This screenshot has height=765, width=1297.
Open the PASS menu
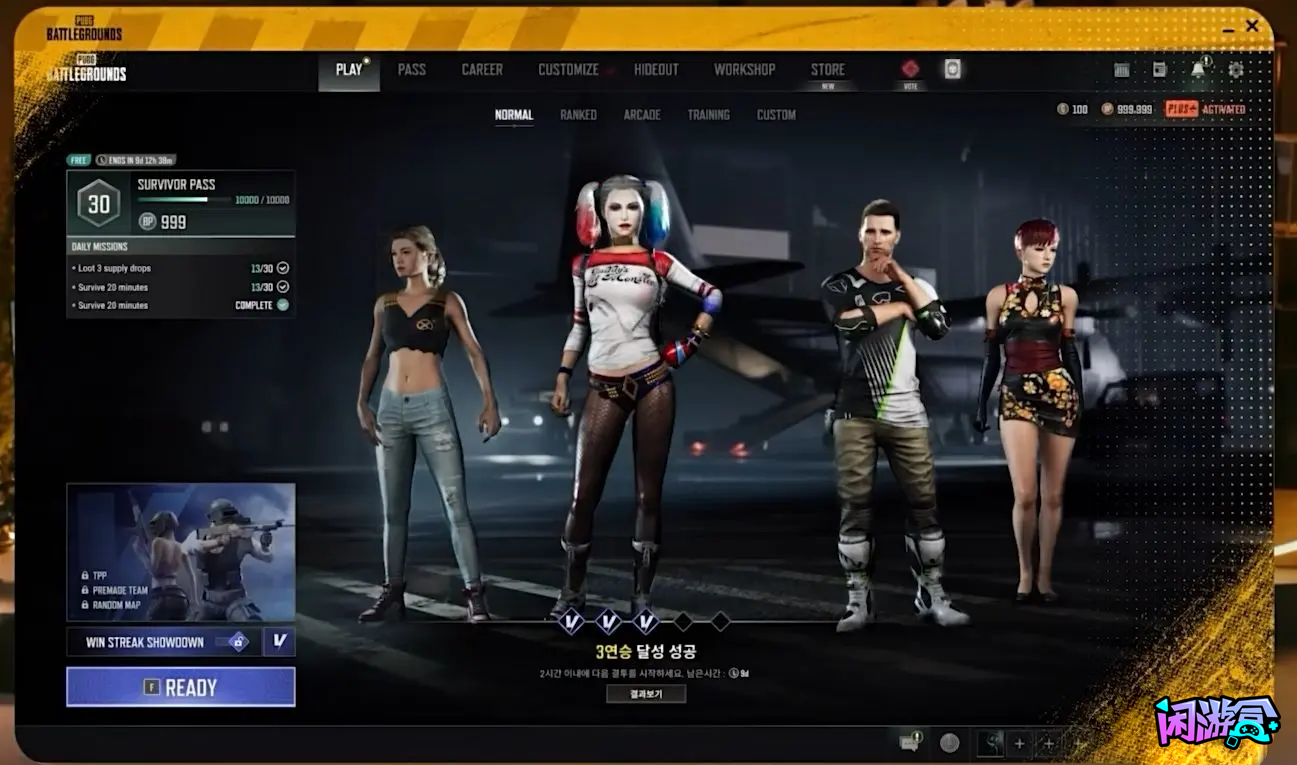(411, 70)
